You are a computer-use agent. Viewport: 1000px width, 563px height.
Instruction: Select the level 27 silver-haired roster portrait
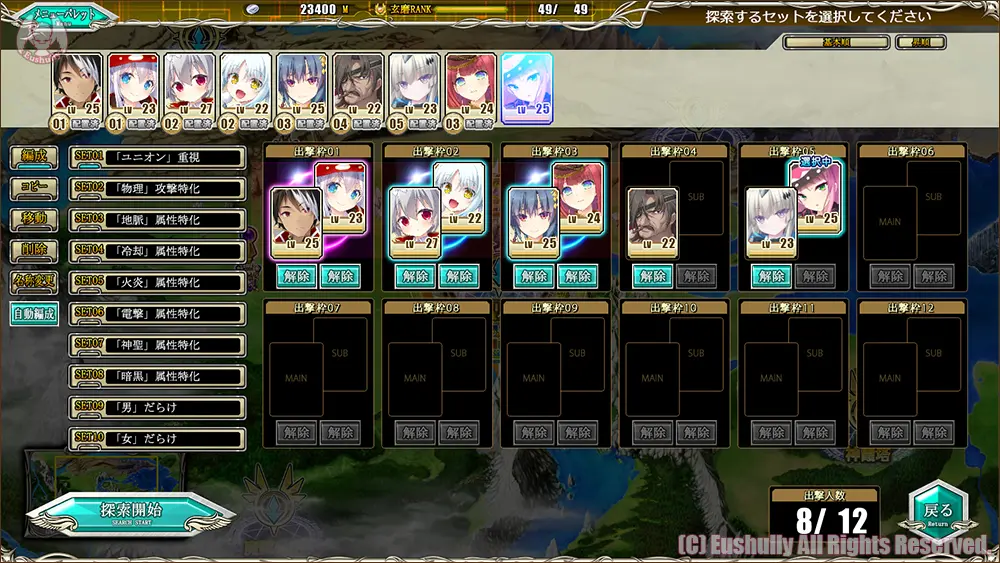(x=189, y=87)
